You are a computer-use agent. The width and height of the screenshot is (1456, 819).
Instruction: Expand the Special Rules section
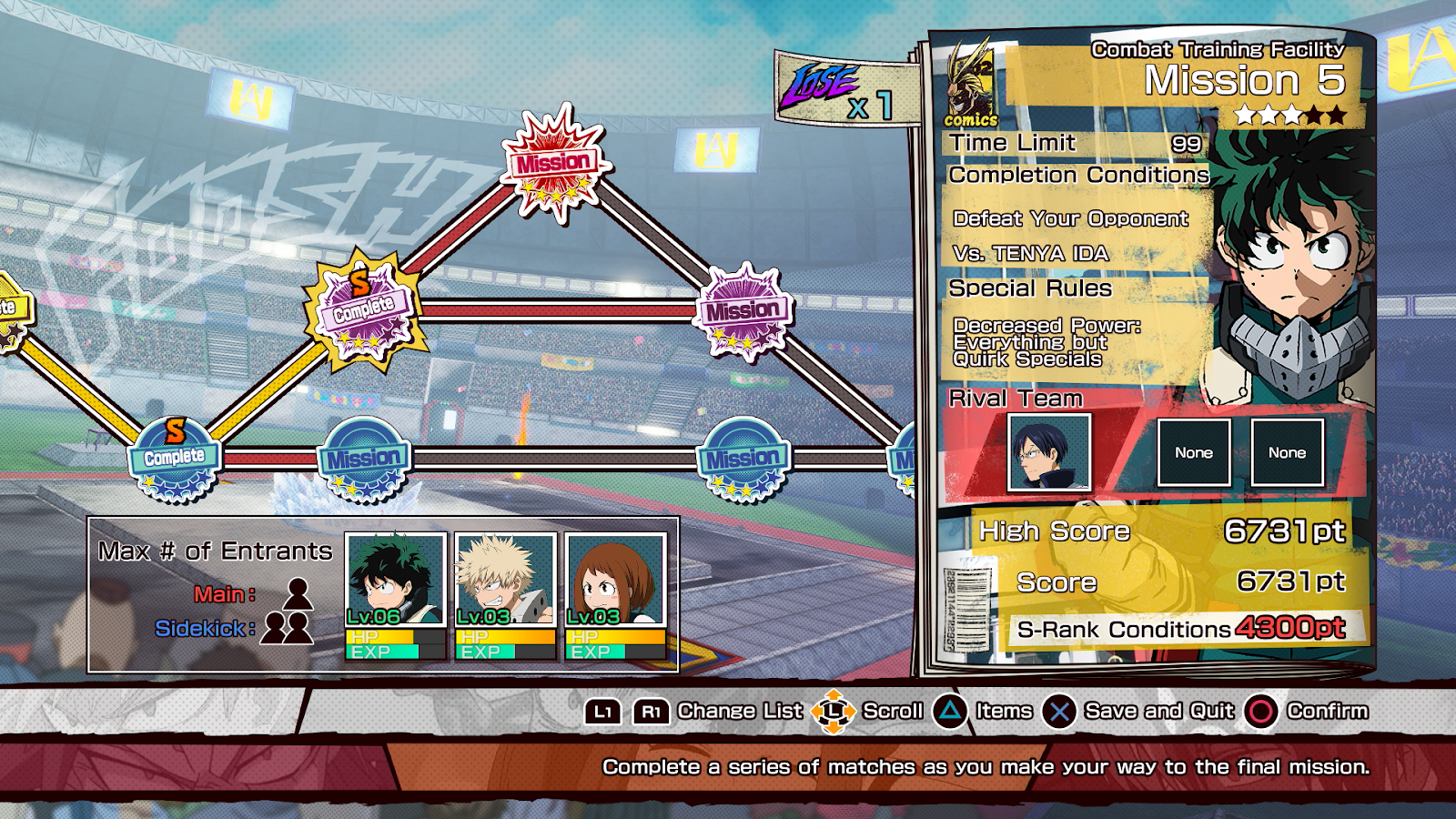[x=1029, y=288]
